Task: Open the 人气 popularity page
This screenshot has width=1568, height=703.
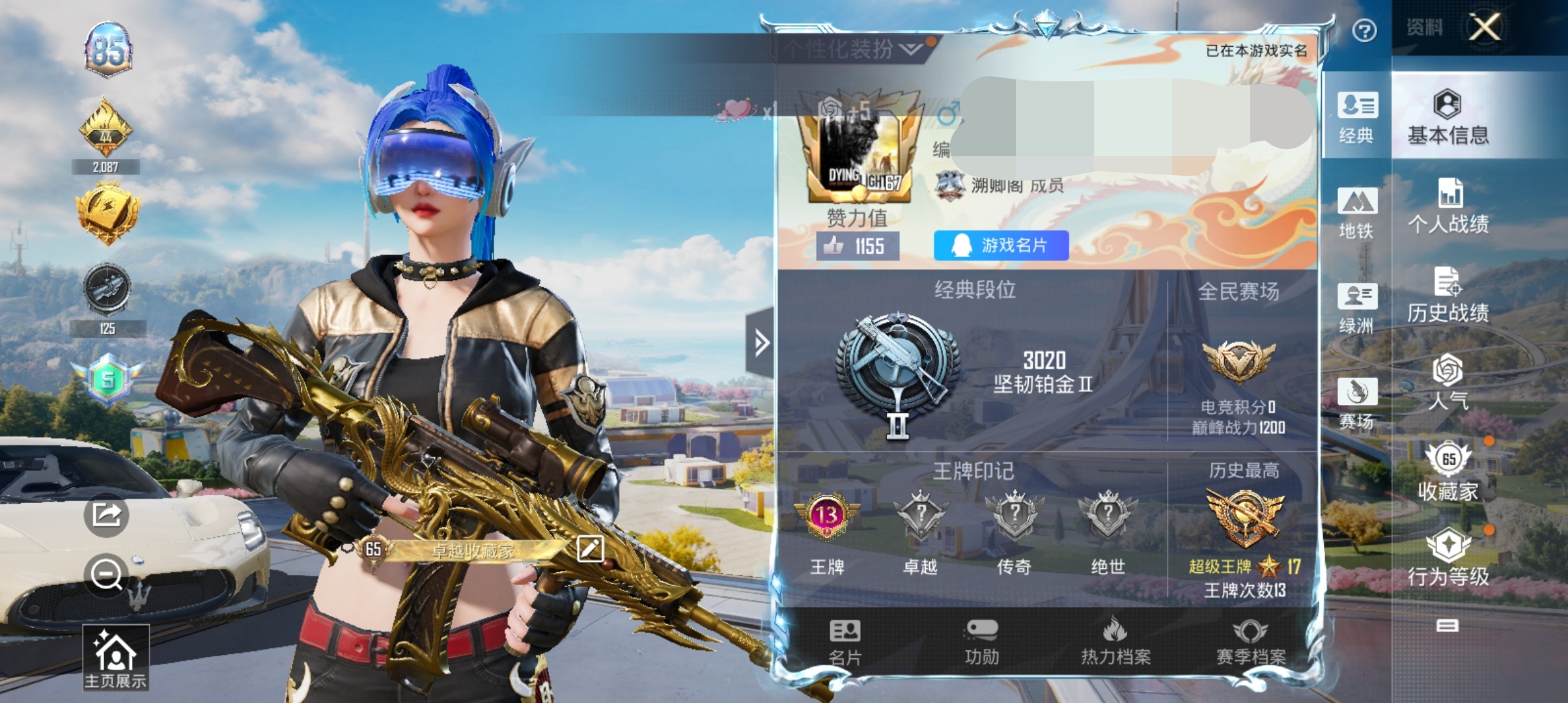Action: click(x=1448, y=383)
